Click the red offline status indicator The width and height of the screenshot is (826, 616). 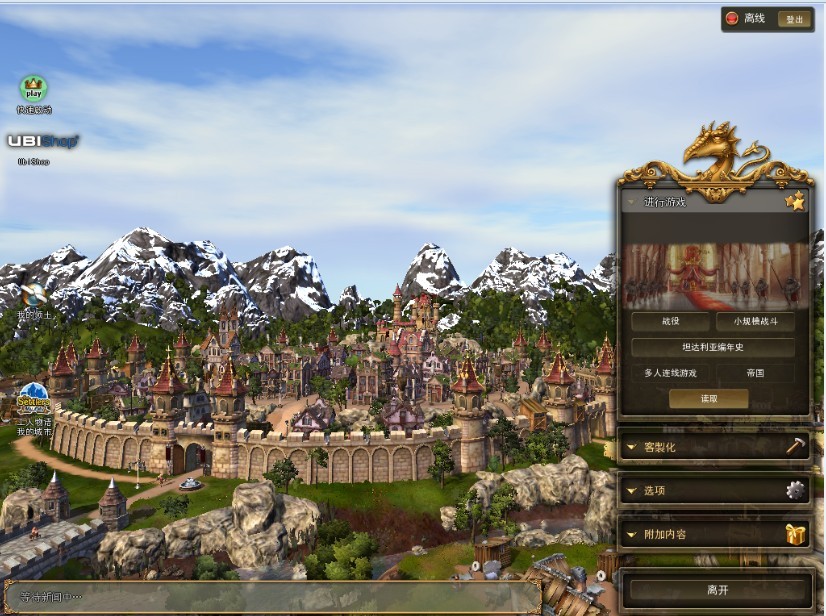[x=732, y=19]
